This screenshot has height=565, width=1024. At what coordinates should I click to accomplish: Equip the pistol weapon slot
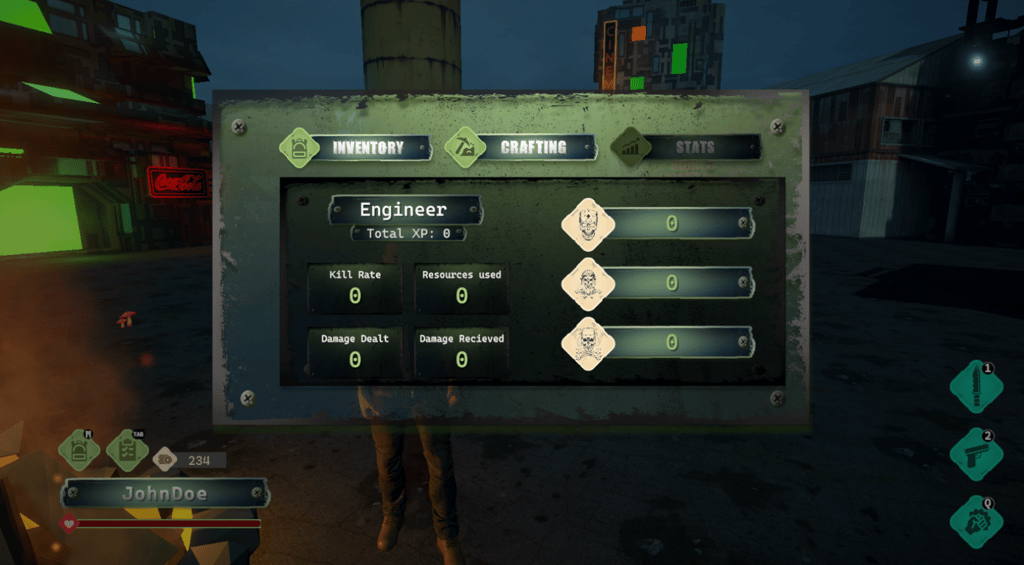click(x=976, y=454)
